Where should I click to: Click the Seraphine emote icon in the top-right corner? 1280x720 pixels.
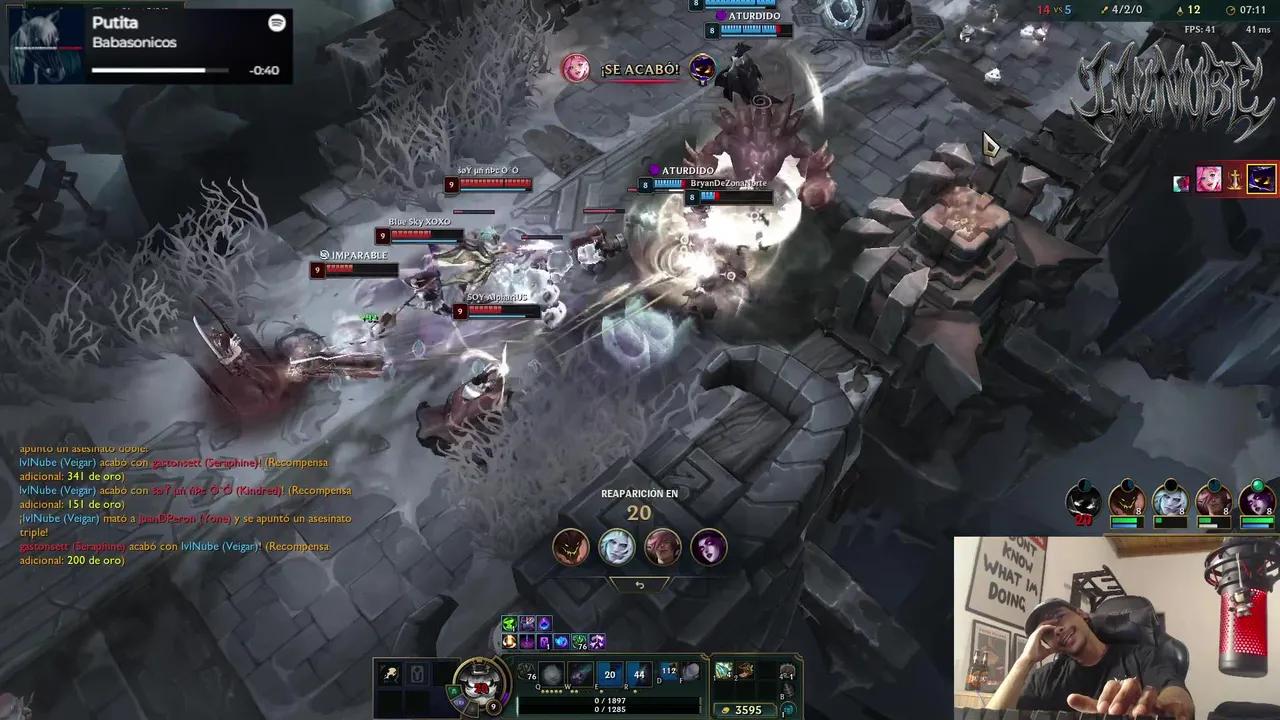(x=1210, y=178)
